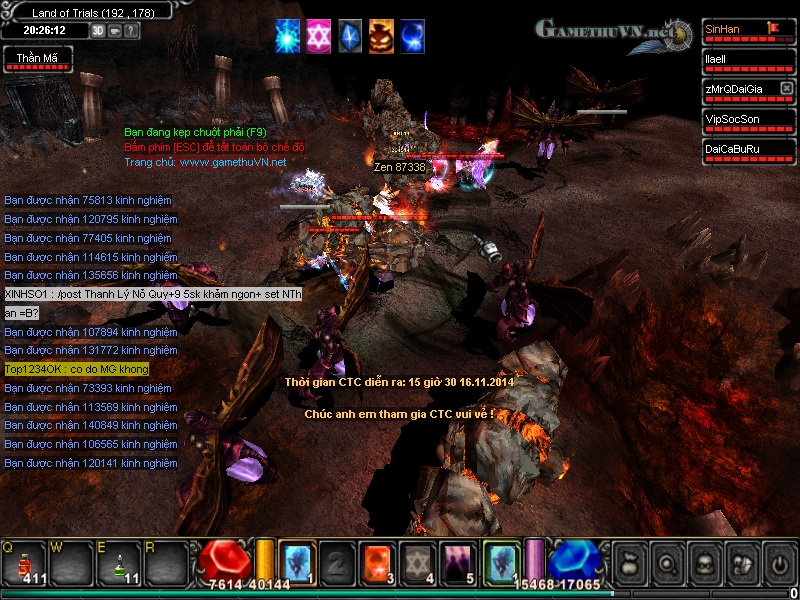Click the X button beside zMrQDaiGia
The height and width of the screenshot is (600, 800).
786,89
